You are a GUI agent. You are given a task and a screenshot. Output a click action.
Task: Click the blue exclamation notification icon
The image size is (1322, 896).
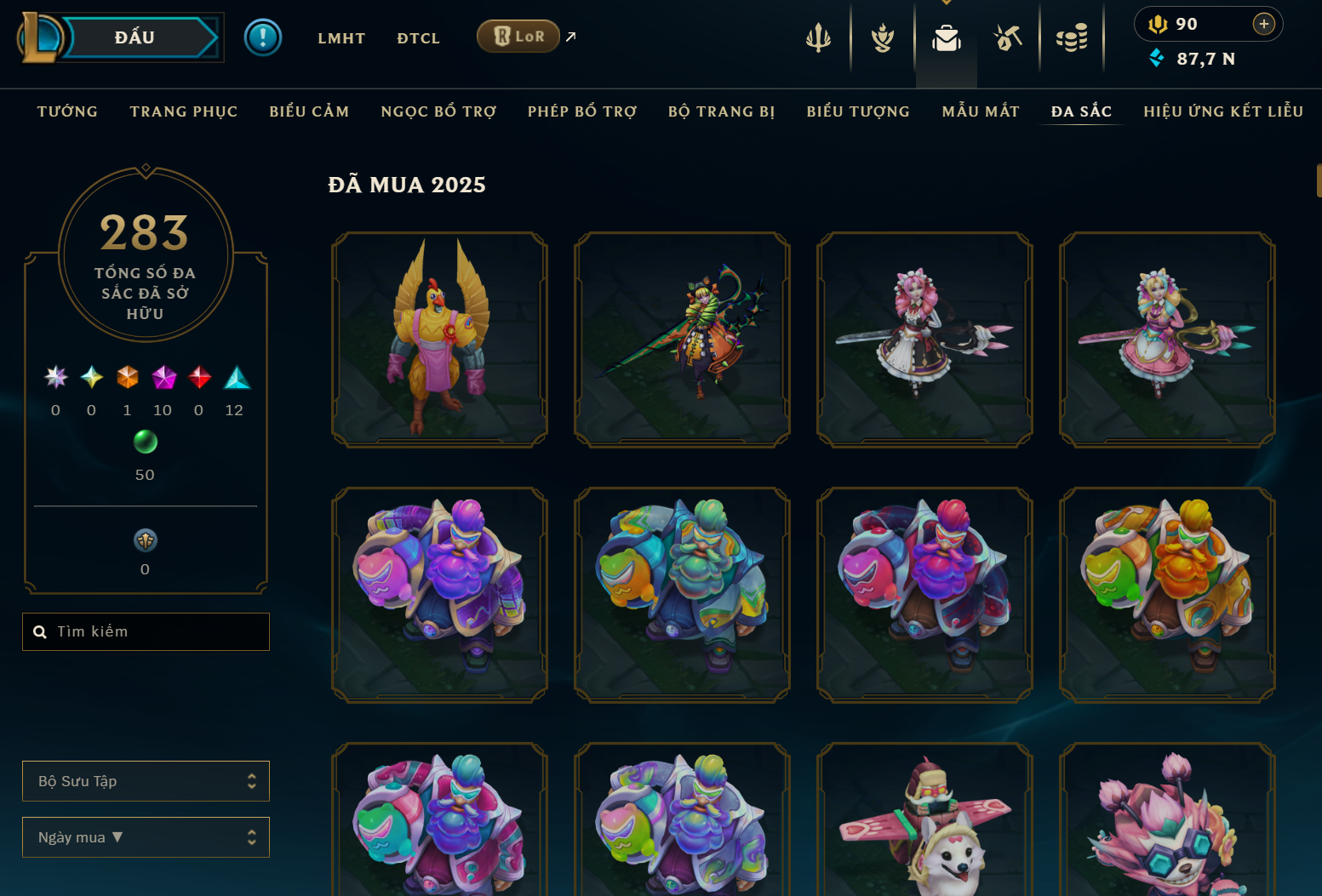pyautogui.click(x=263, y=37)
